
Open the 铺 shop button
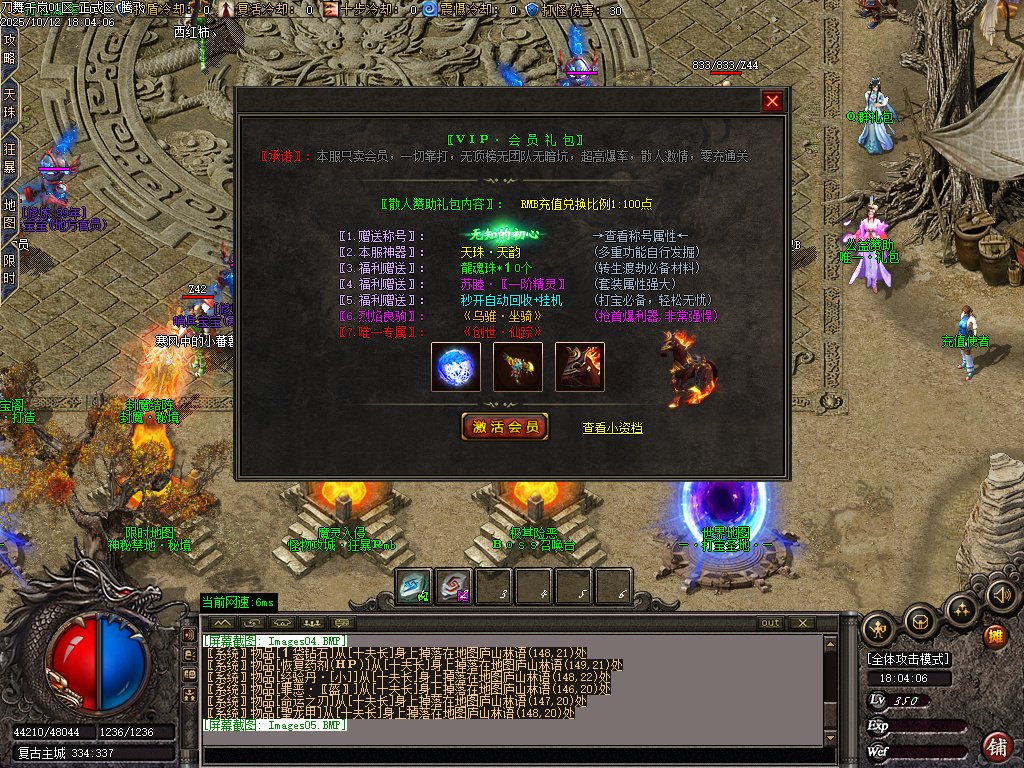[996, 746]
